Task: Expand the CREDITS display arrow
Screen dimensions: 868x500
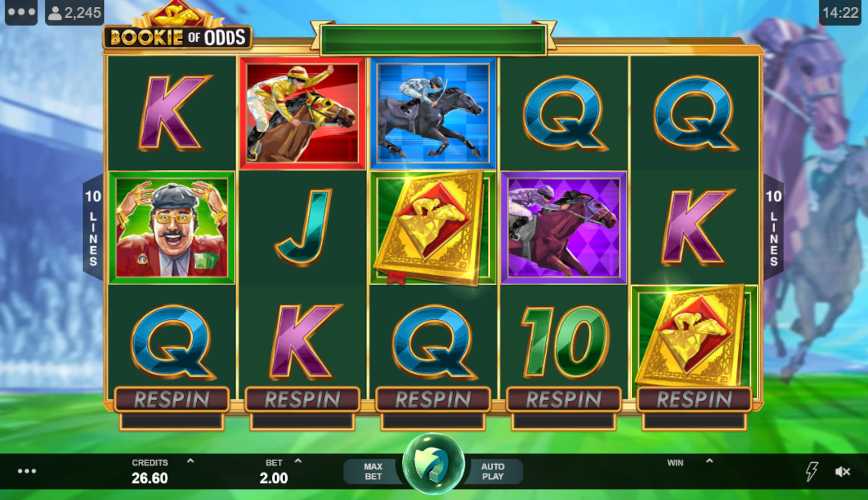Action: [x=190, y=462]
